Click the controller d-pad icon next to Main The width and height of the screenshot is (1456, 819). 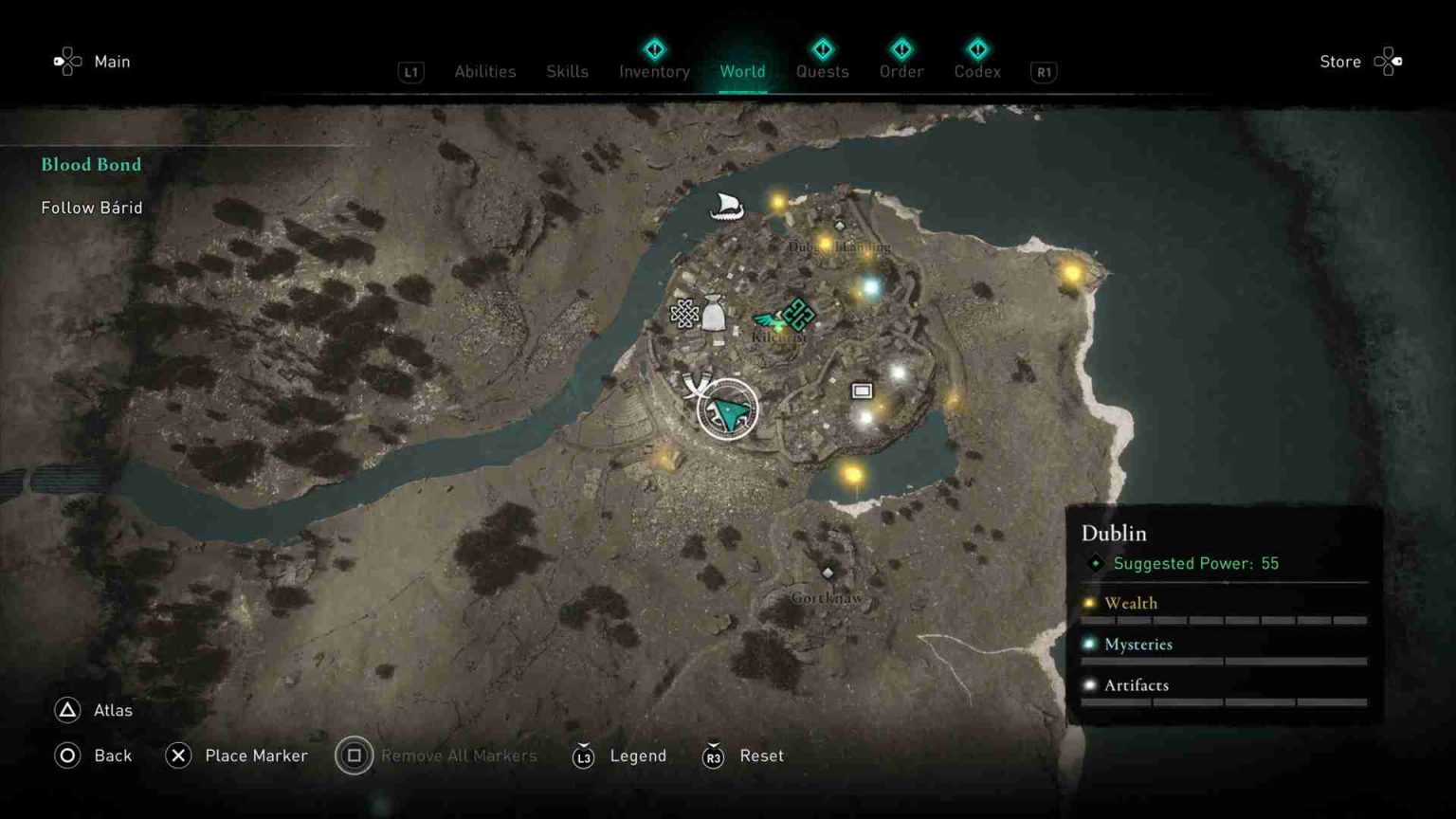click(65, 61)
